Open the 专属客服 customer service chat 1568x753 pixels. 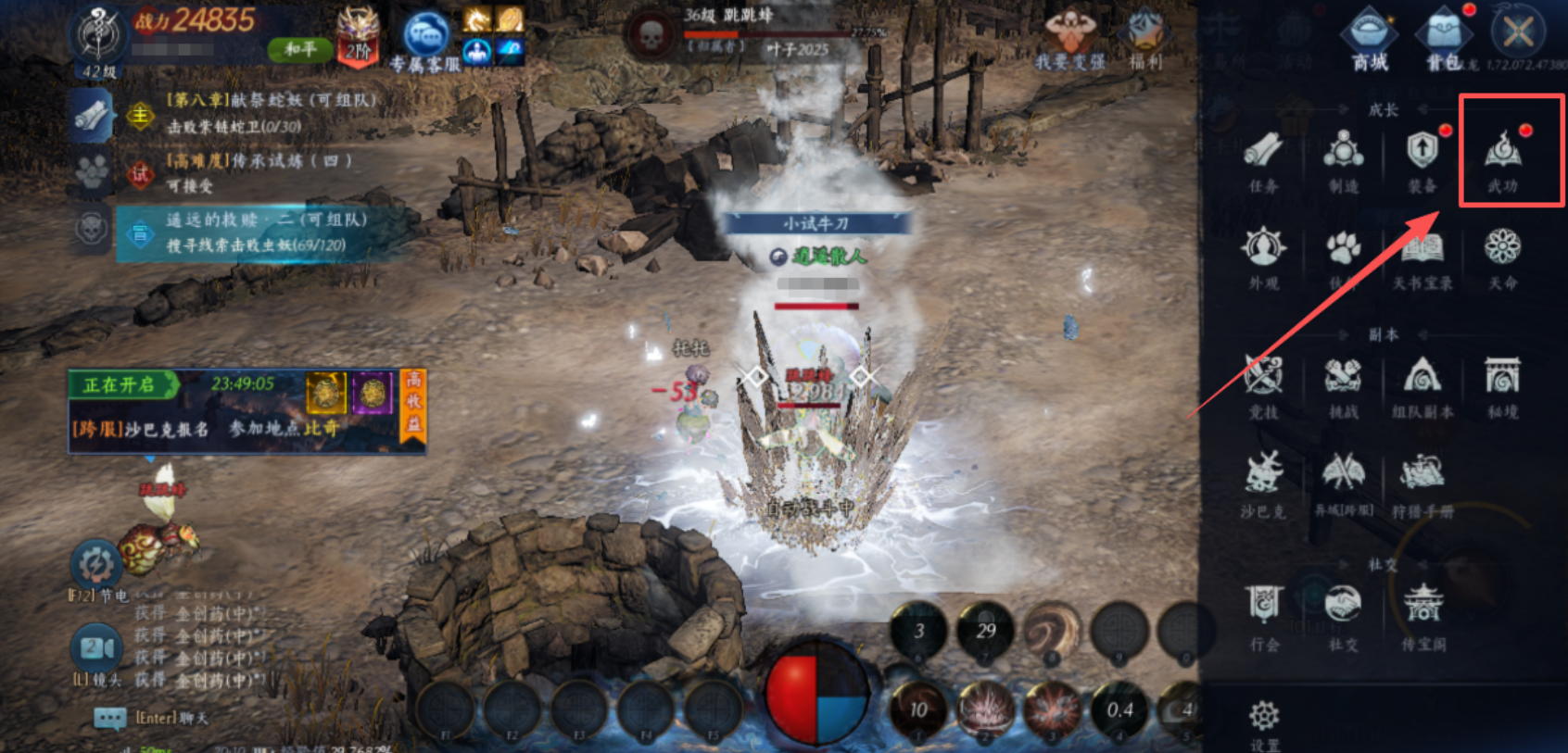pyautogui.click(x=425, y=41)
